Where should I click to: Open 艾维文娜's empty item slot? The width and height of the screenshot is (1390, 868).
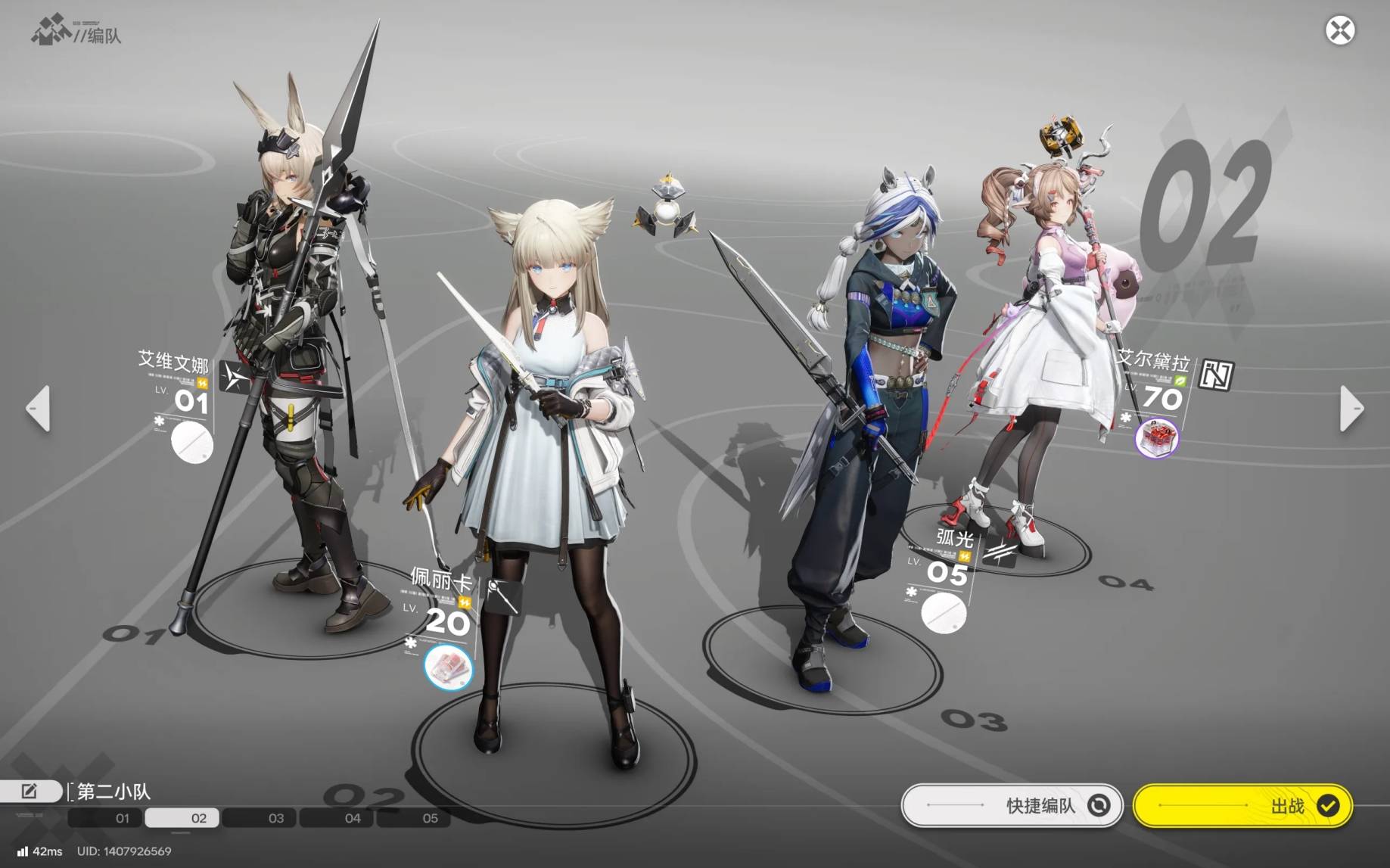[191, 443]
